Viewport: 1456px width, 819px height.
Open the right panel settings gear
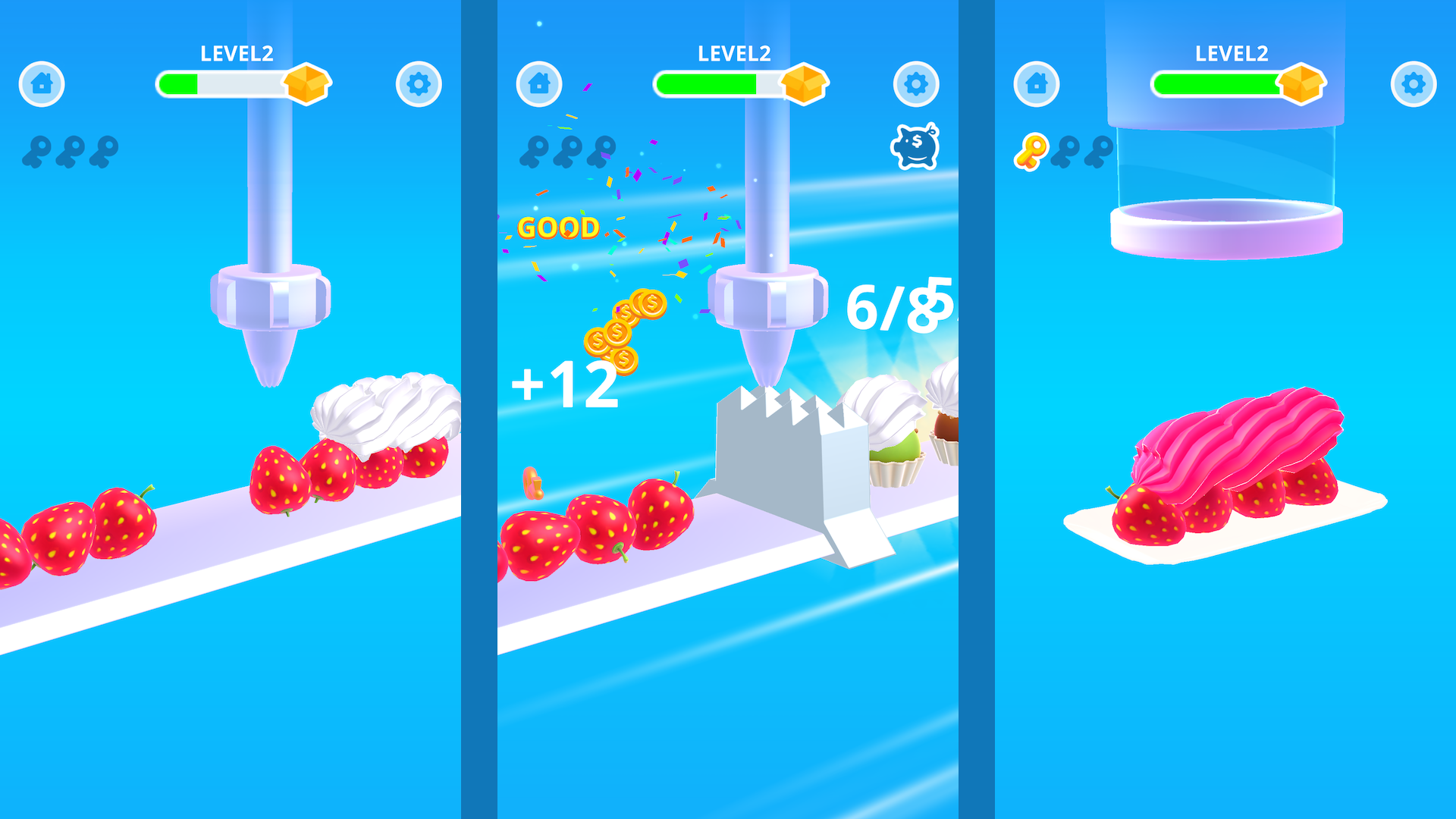pyautogui.click(x=1414, y=84)
